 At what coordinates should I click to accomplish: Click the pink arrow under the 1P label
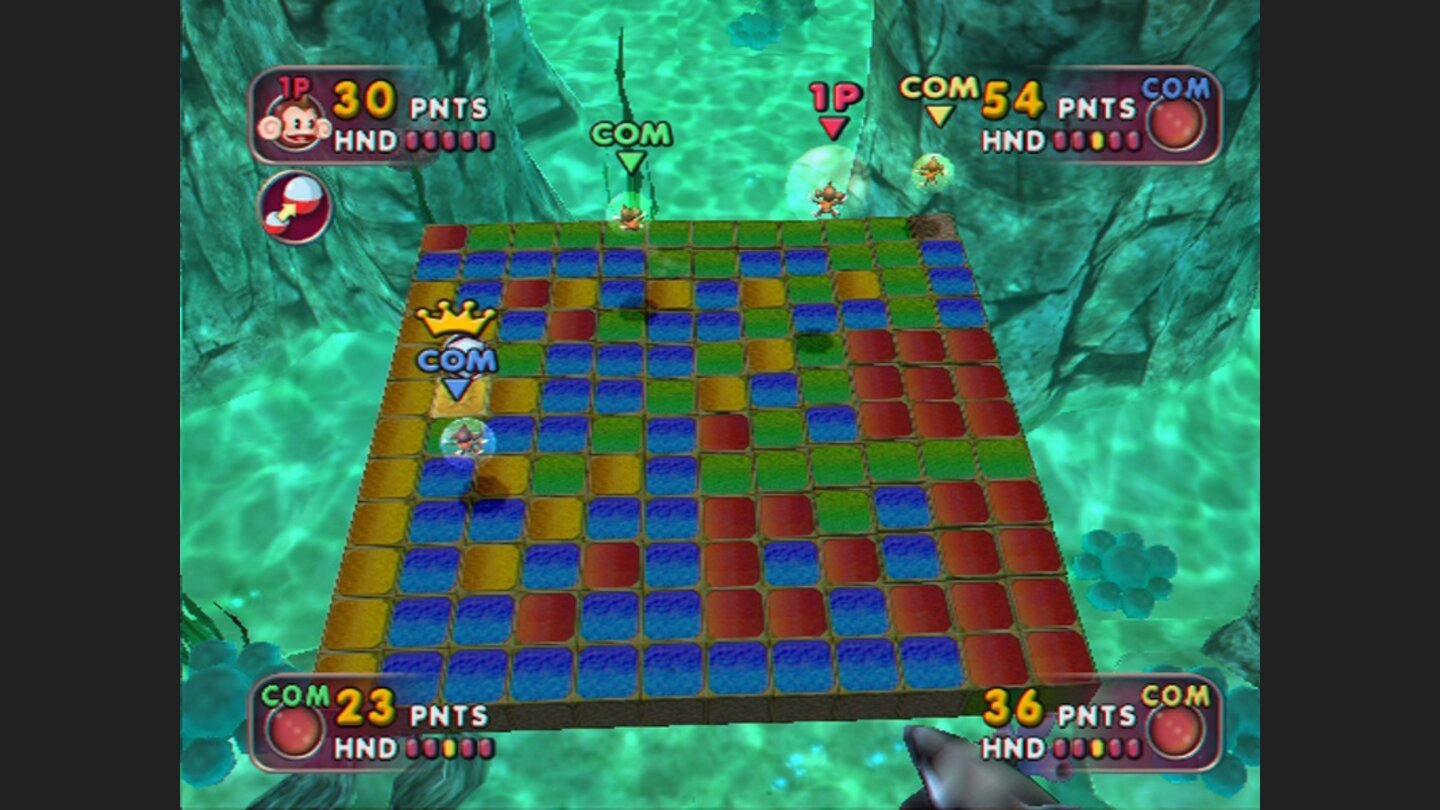pos(833,127)
